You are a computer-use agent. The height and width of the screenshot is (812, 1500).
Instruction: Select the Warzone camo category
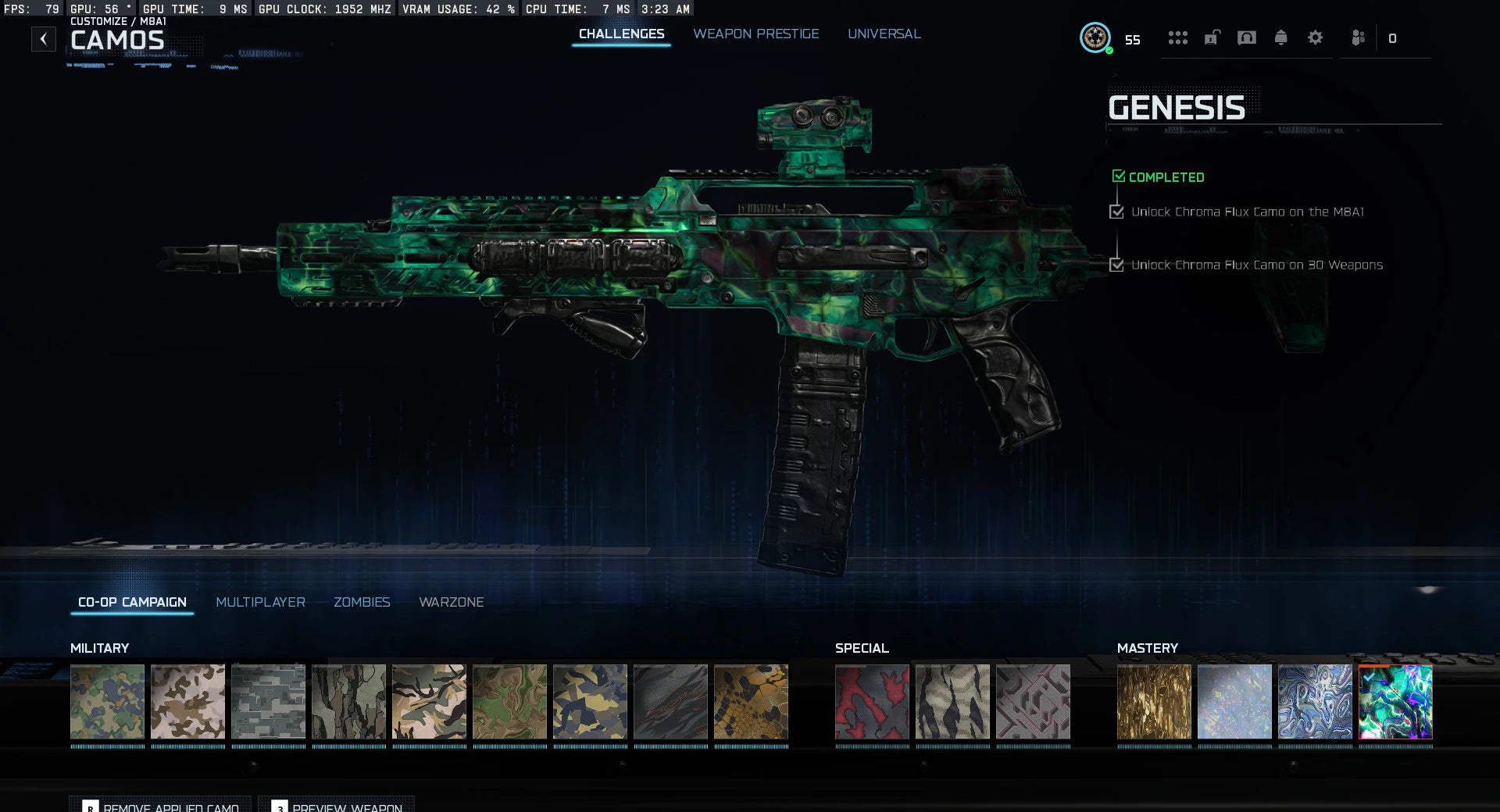click(451, 602)
